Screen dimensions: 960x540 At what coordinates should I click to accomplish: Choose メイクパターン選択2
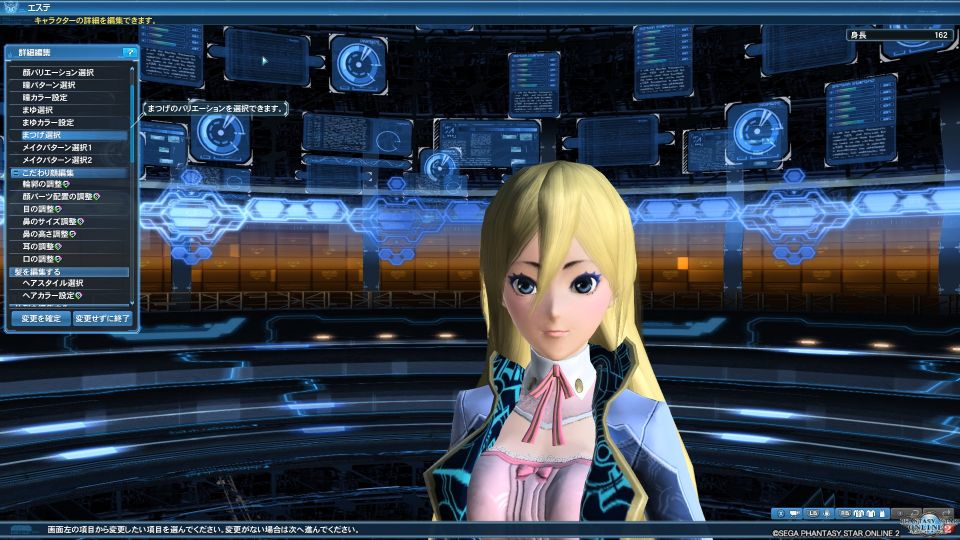tap(57, 160)
